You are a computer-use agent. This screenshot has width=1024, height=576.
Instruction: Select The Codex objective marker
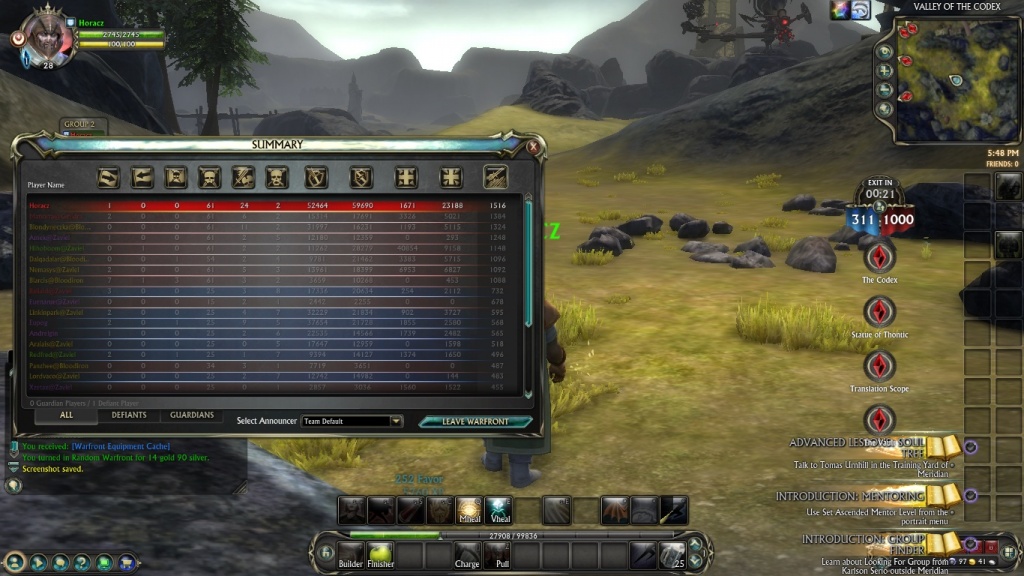(879, 258)
